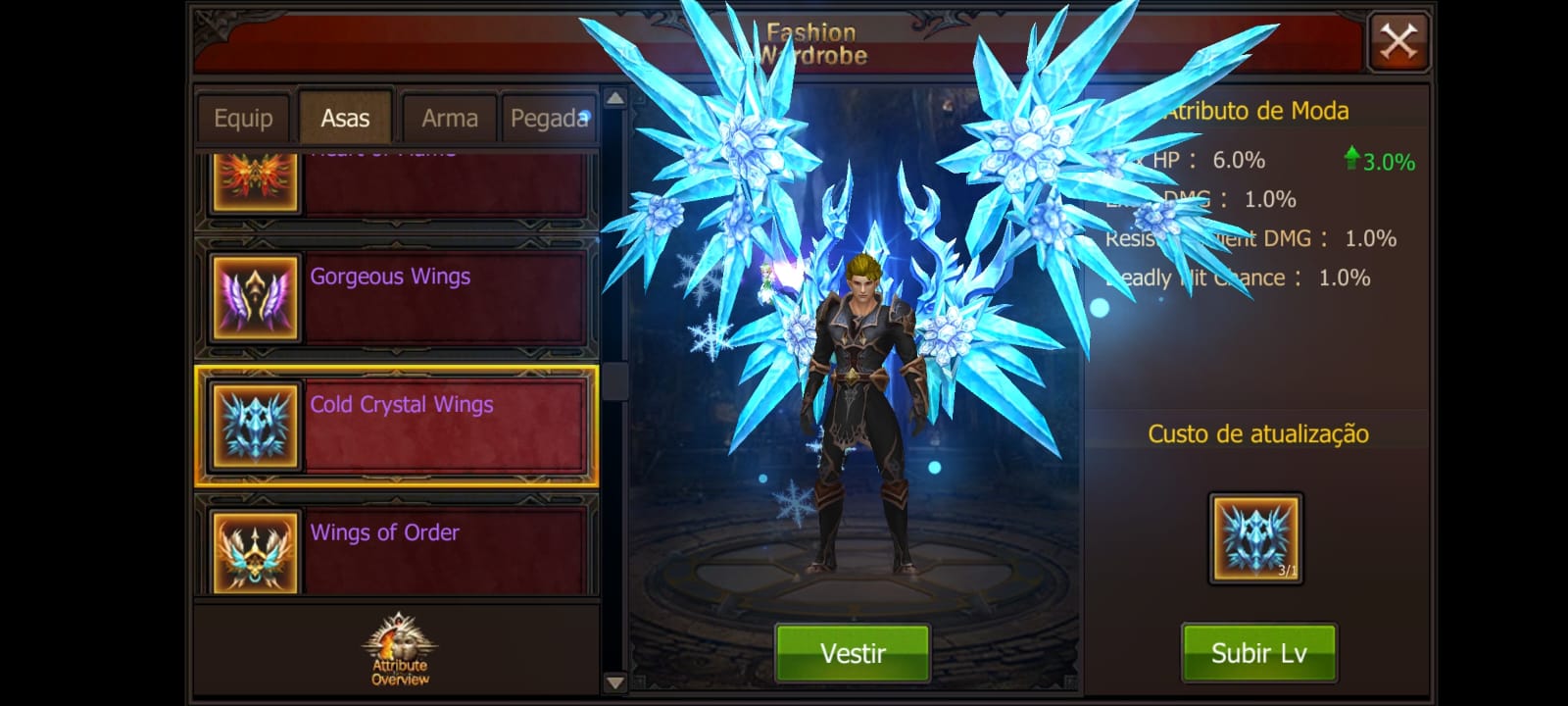Viewport: 1568px width, 706px height.
Task: Close the Fashion Wardrobe window
Action: pyautogui.click(x=1397, y=42)
